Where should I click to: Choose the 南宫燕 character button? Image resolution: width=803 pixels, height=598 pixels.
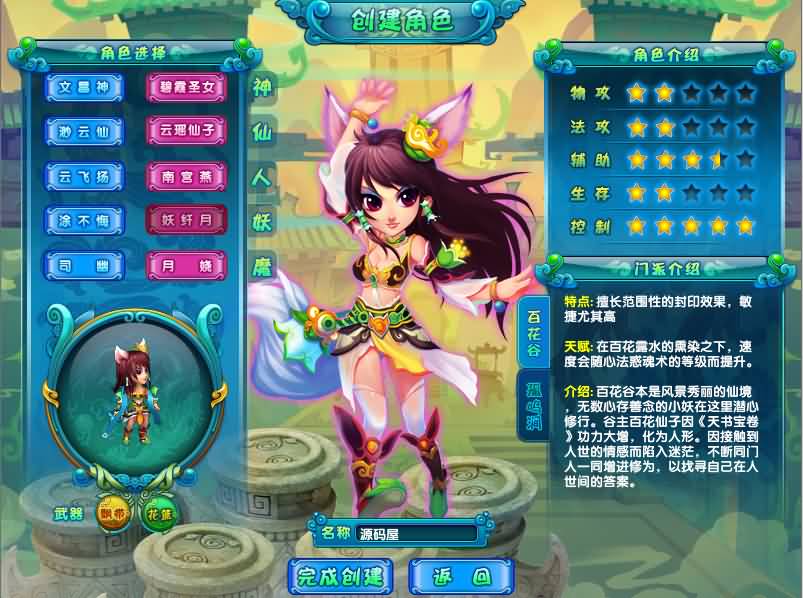(187, 176)
